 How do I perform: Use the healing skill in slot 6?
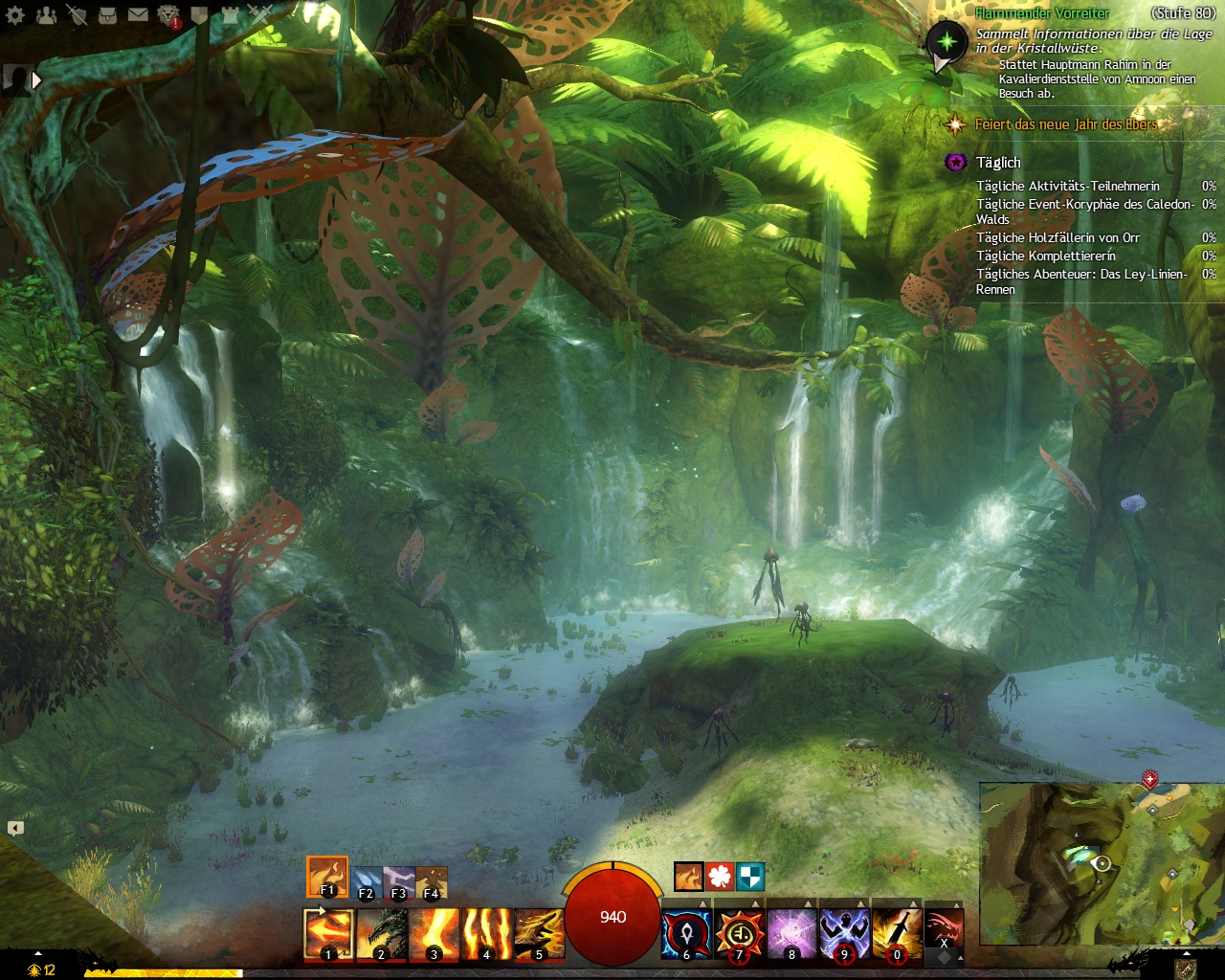click(x=686, y=934)
